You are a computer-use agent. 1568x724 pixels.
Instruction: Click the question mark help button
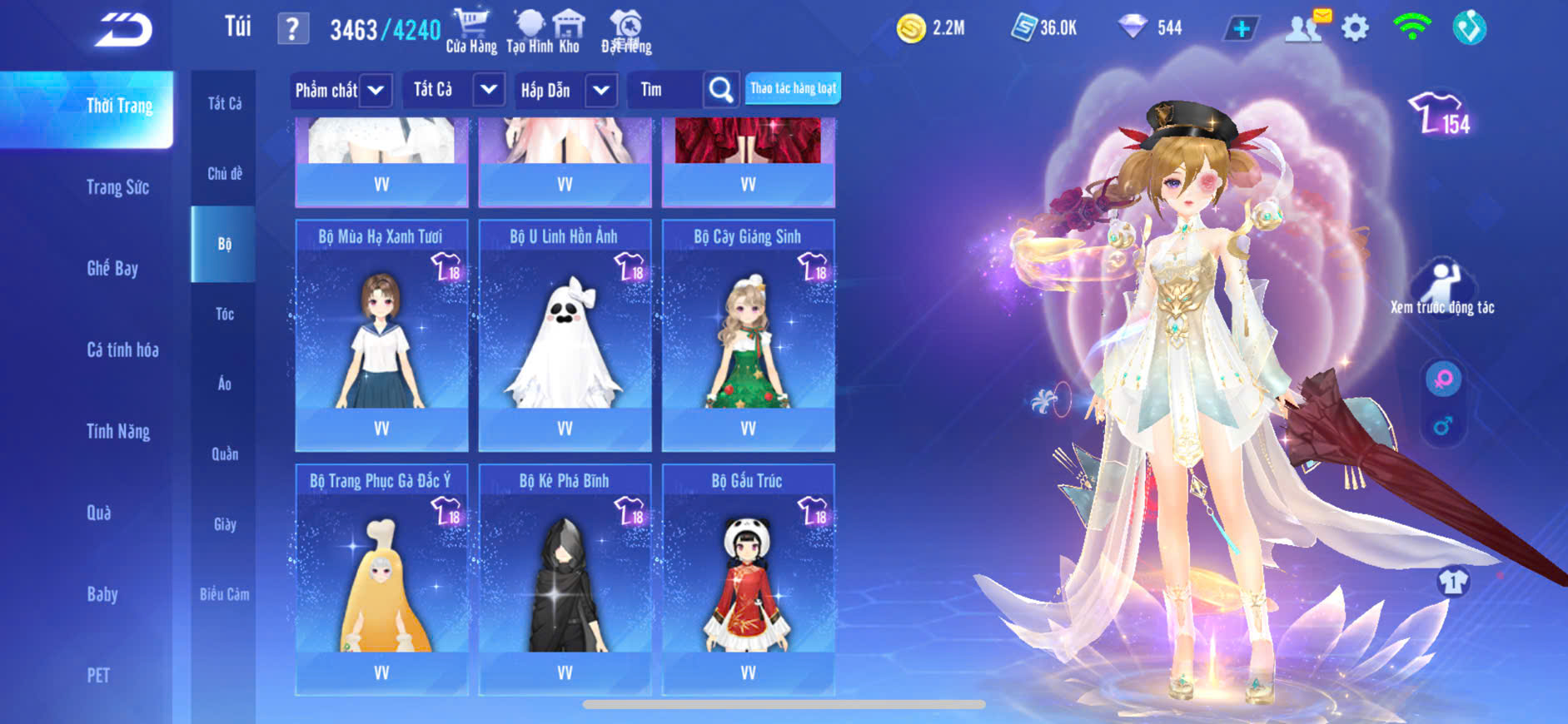(x=292, y=29)
